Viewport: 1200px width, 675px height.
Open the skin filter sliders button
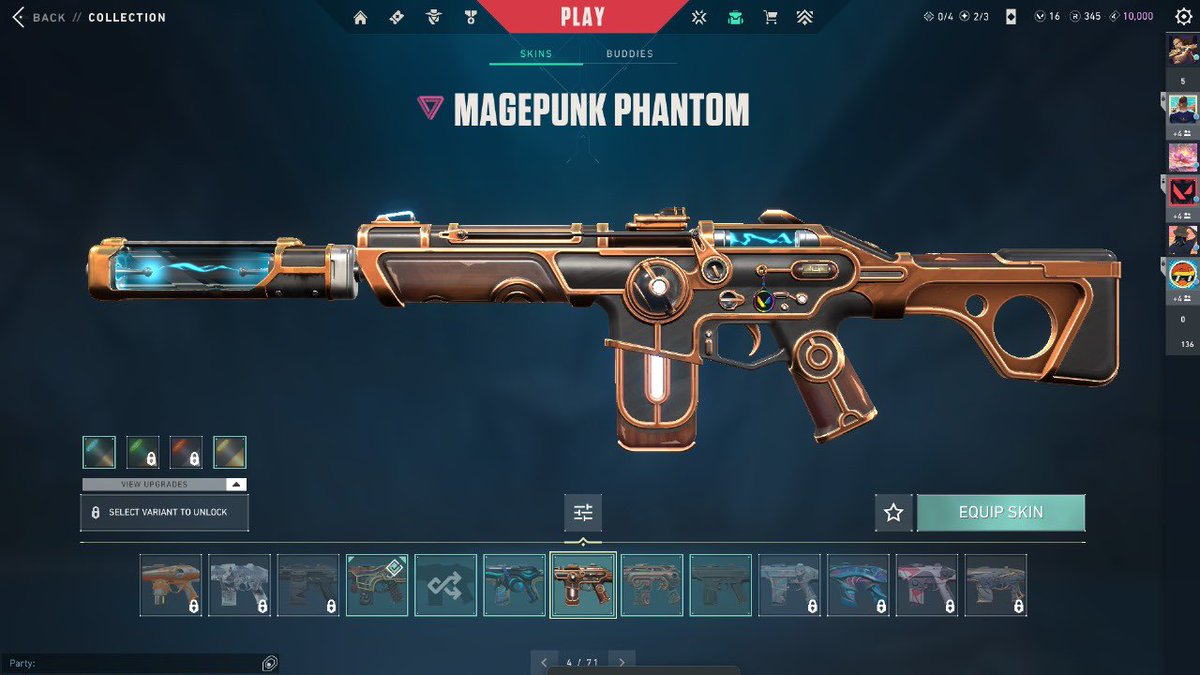(583, 512)
